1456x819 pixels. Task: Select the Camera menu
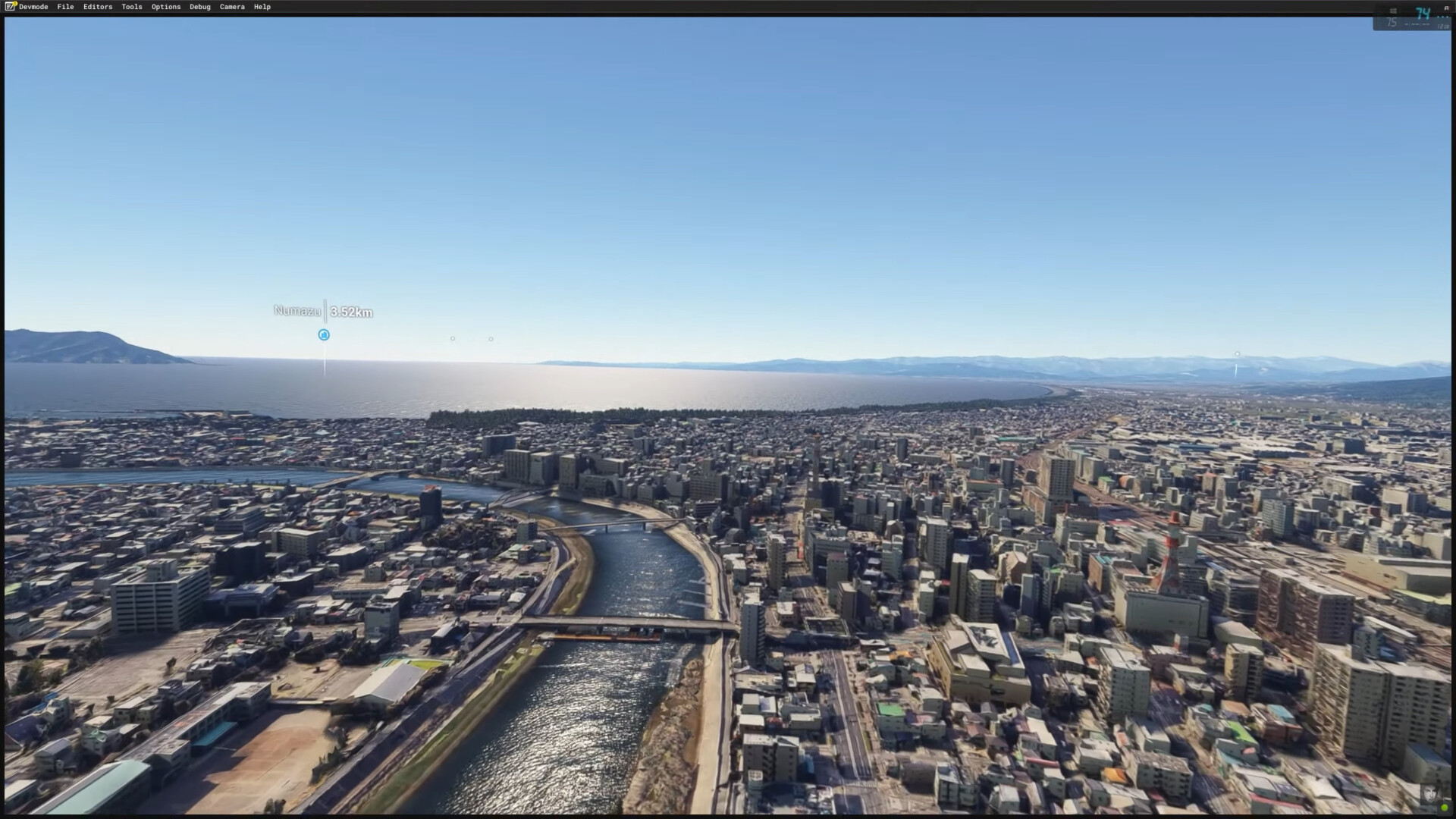click(232, 7)
